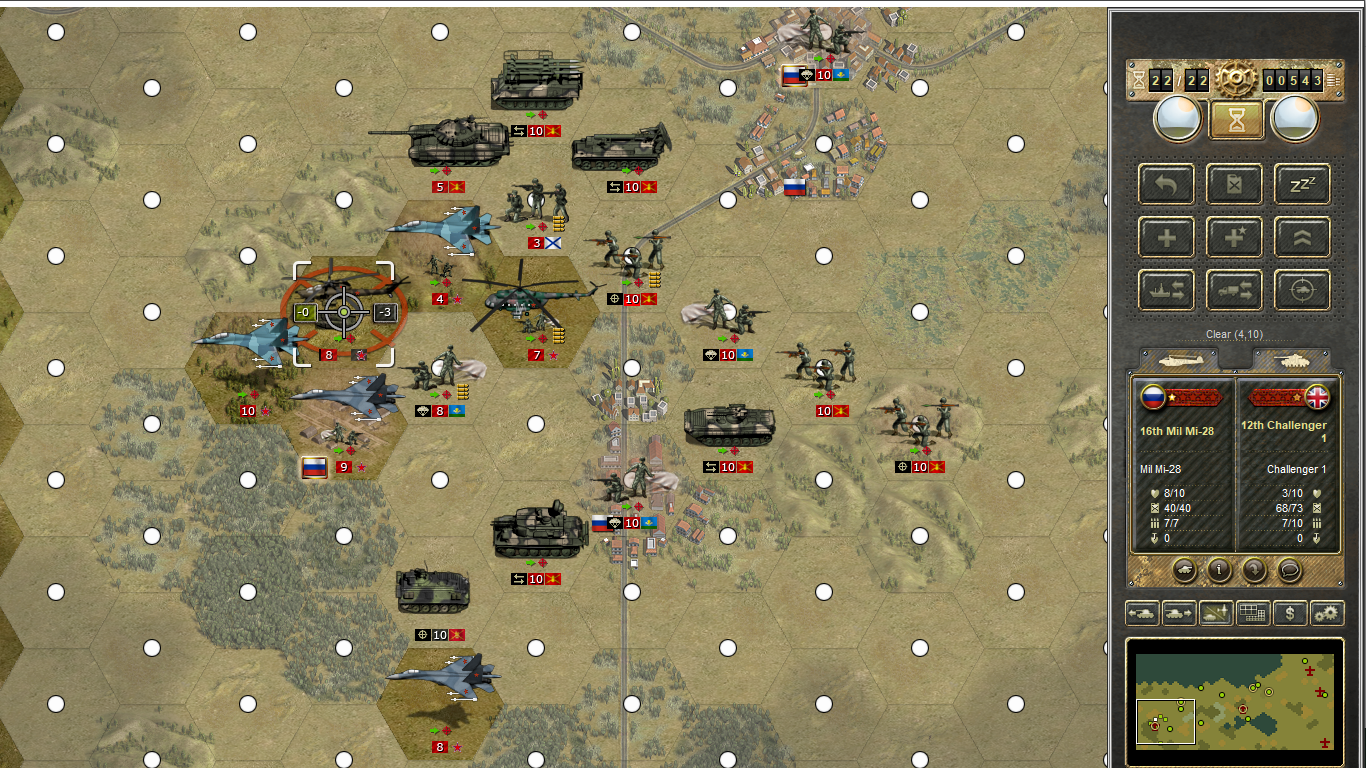1366x768 pixels.
Task: Open game options via the gears button
Action: coord(1327,613)
